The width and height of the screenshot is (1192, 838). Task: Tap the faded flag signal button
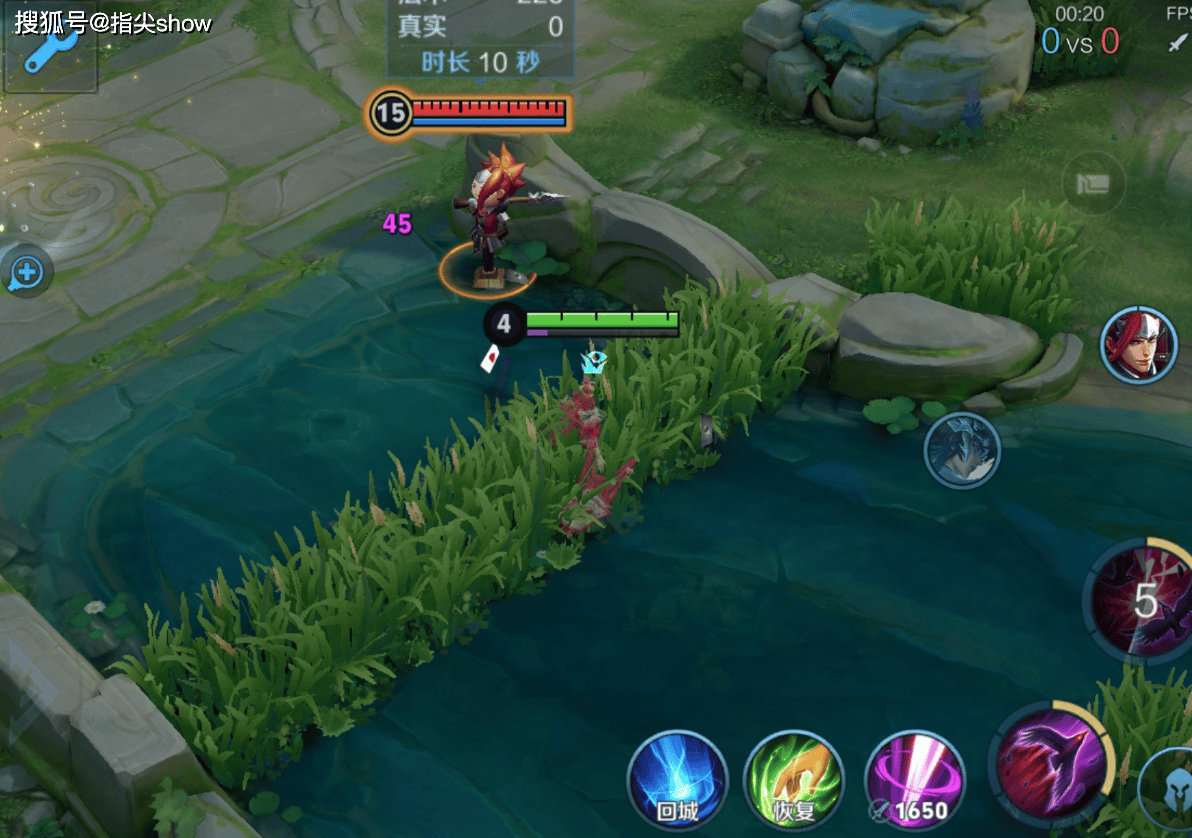tap(1093, 184)
